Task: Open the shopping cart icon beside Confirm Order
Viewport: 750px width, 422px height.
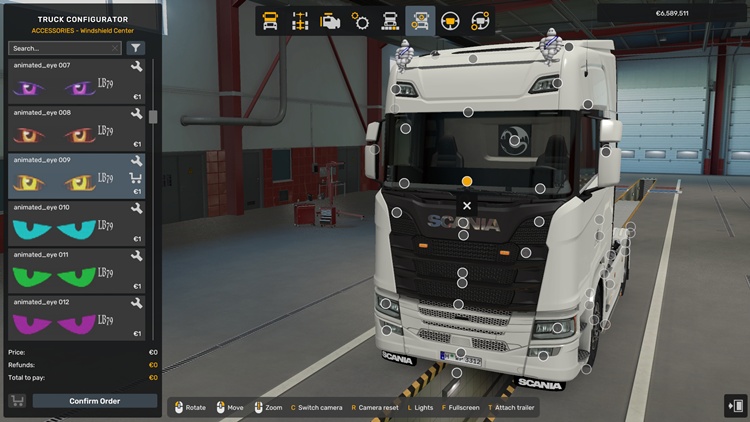Action: point(18,401)
